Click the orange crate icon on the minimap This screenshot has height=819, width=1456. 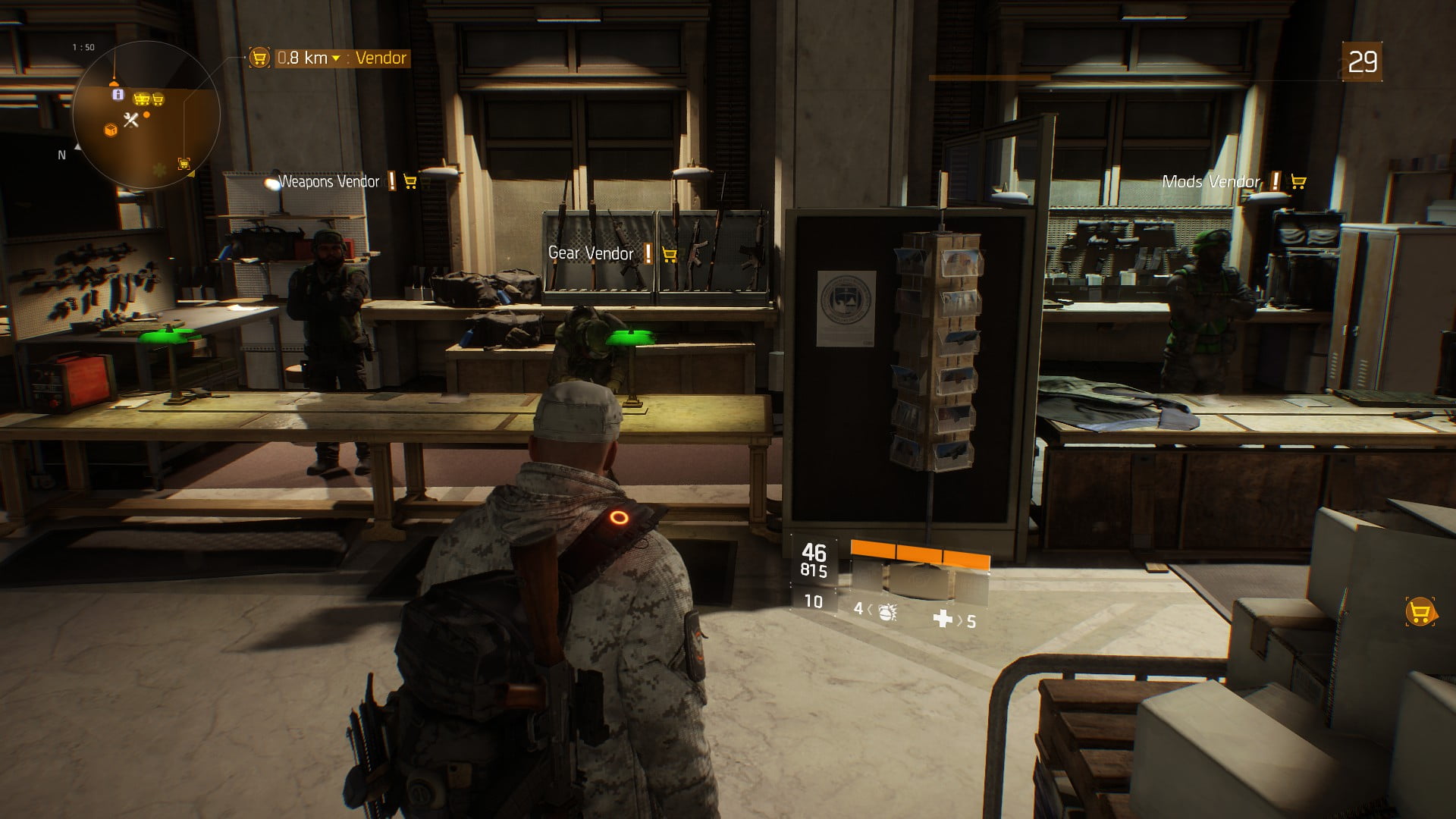[x=111, y=130]
